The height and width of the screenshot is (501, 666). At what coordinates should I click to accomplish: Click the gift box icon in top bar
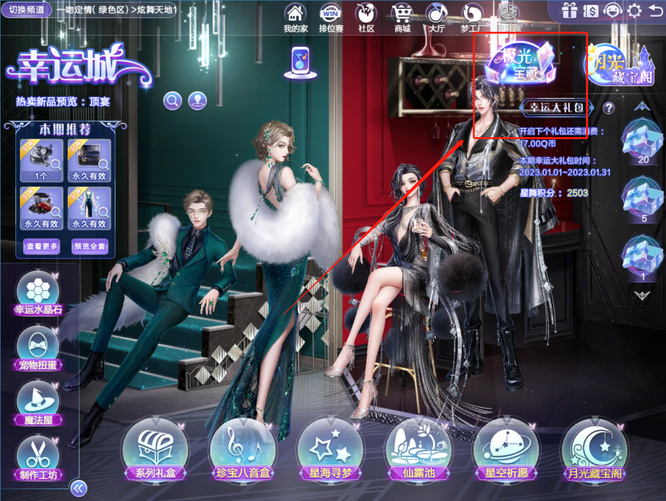coord(570,11)
